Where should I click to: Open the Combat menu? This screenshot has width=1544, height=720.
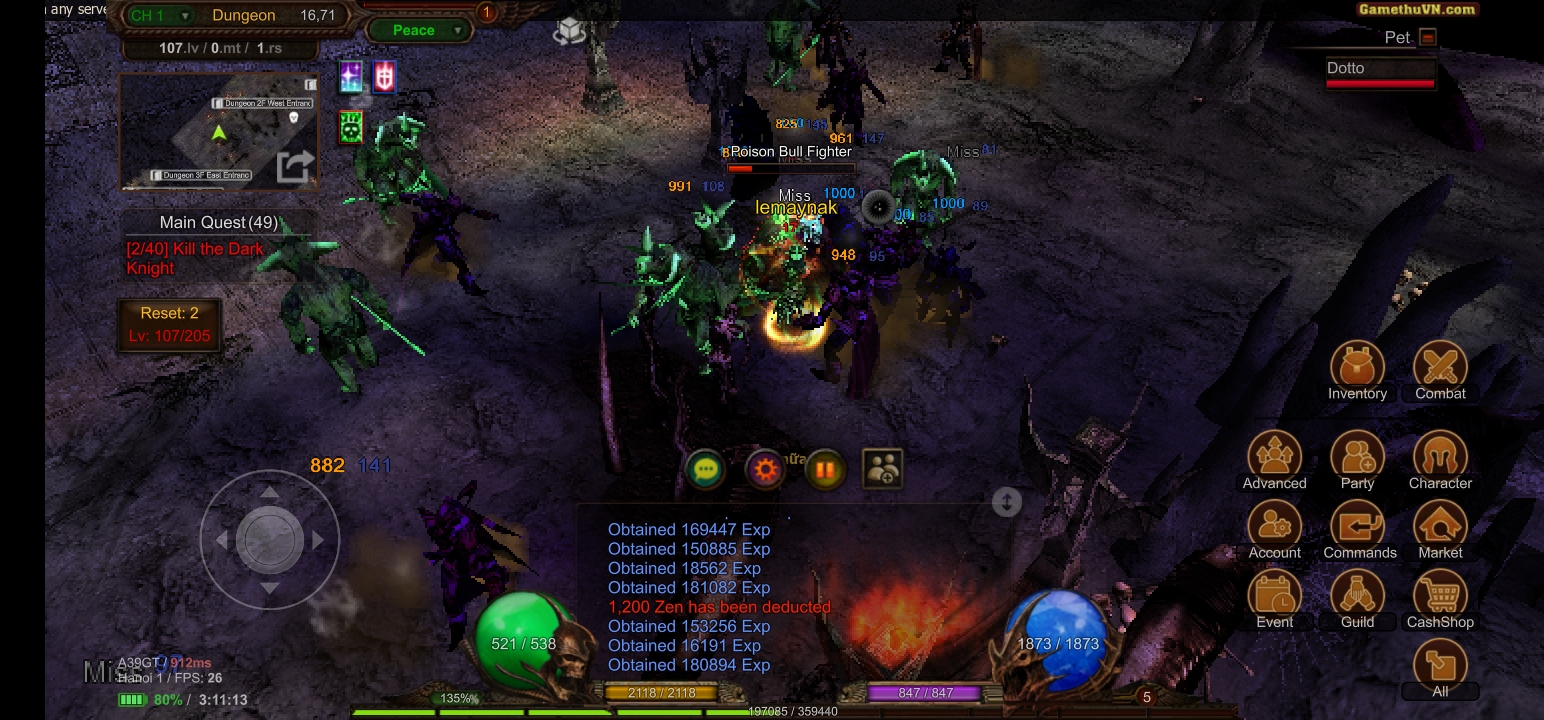click(1440, 368)
